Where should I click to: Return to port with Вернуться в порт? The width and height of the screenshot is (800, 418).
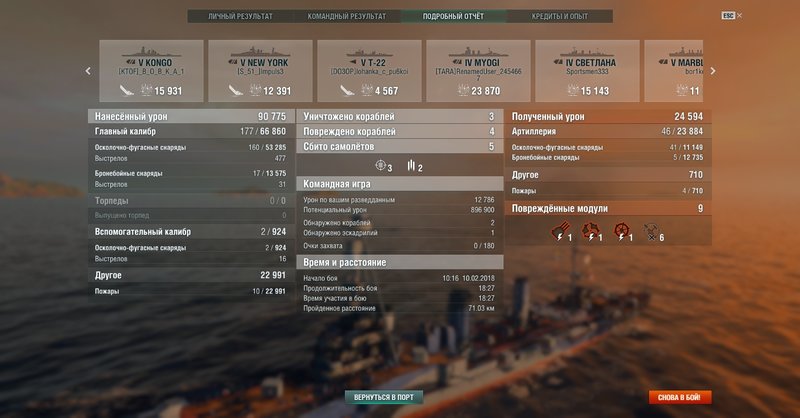point(385,397)
